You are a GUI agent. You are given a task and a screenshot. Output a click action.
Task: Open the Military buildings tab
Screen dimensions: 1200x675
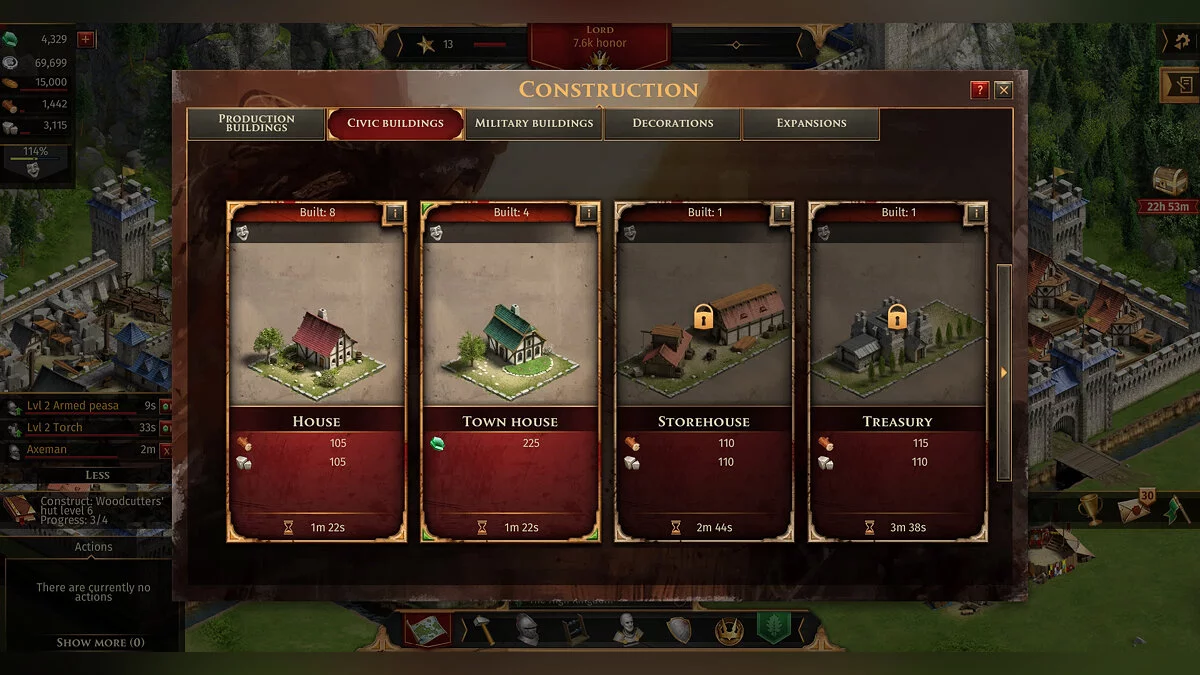pyautogui.click(x=534, y=123)
